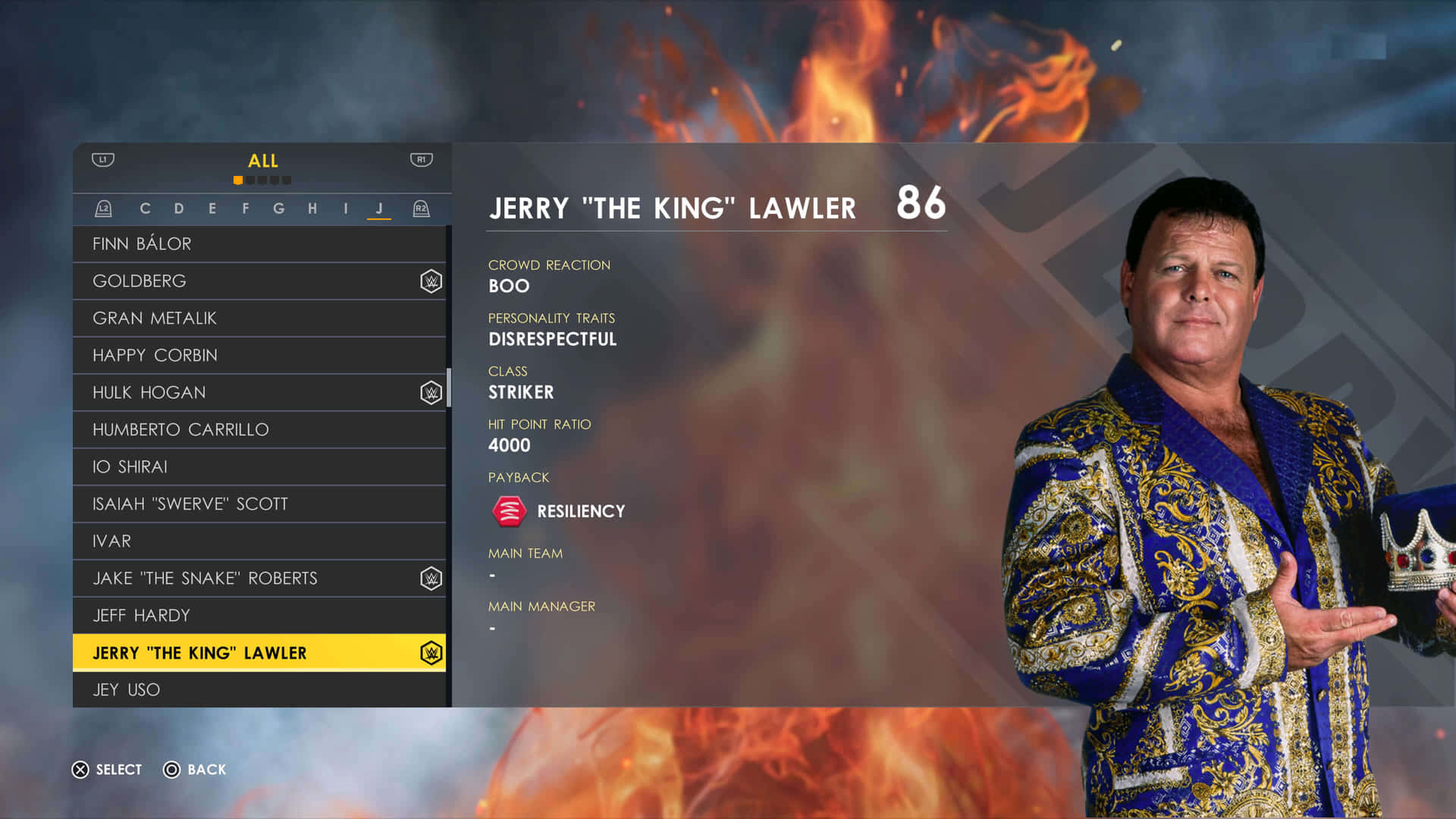Jump to letter J in the alphabet bar
The width and height of the screenshot is (1456, 819).
coord(377,208)
